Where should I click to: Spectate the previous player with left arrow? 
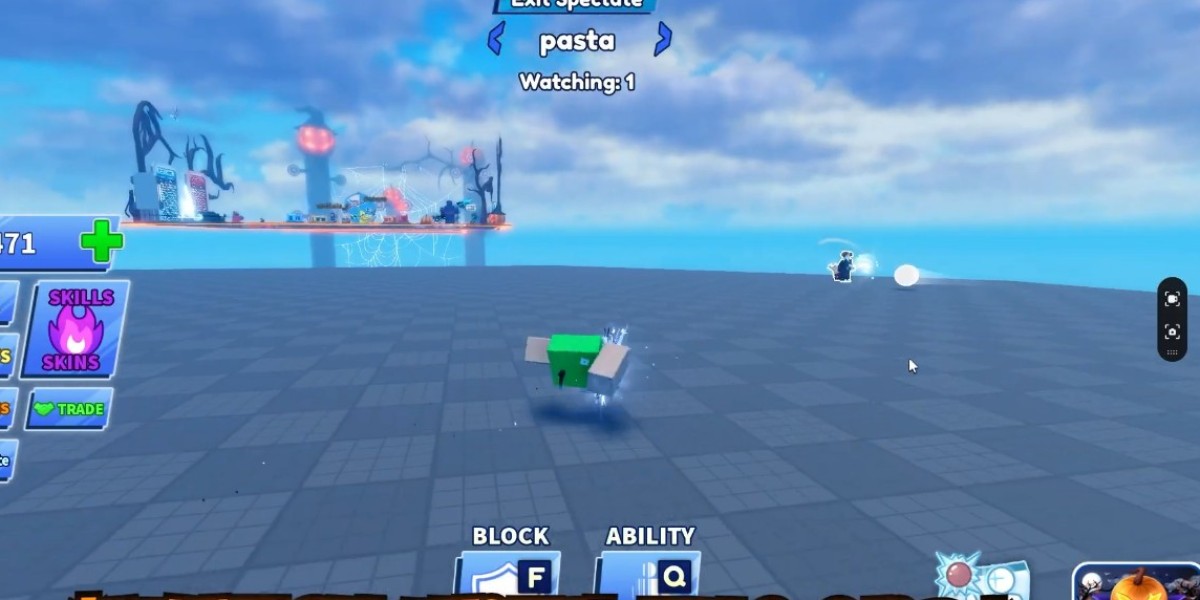tap(495, 40)
